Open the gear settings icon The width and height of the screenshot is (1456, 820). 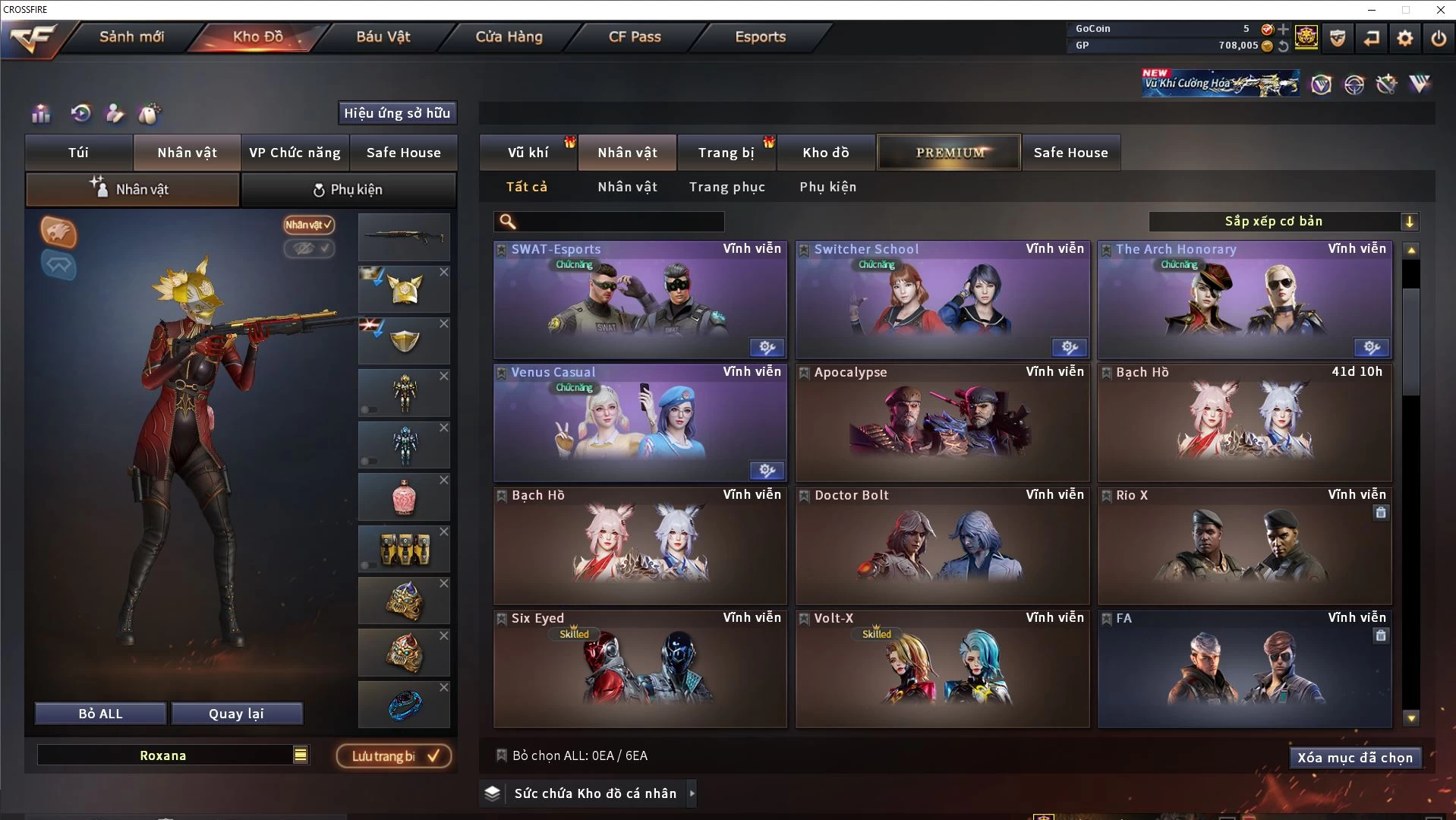point(1404,38)
